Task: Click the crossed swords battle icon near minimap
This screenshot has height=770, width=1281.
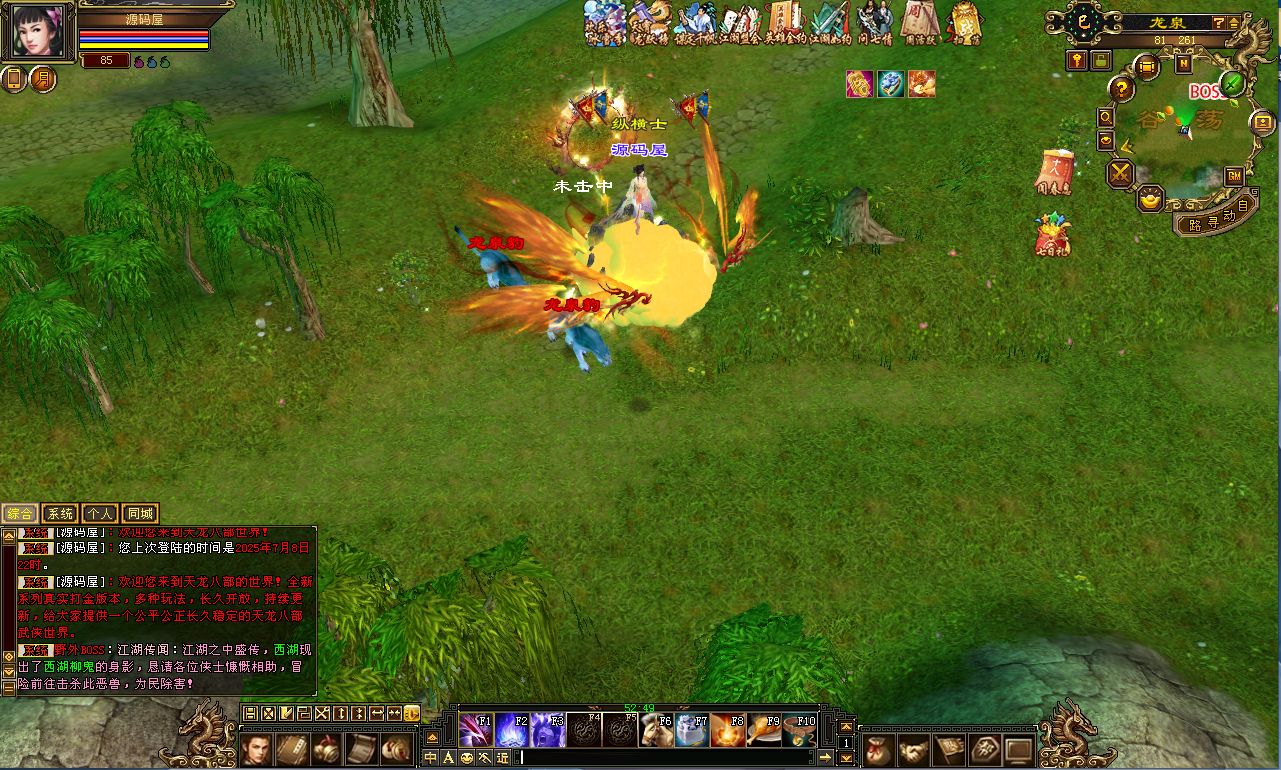Action: coord(1118,174)
